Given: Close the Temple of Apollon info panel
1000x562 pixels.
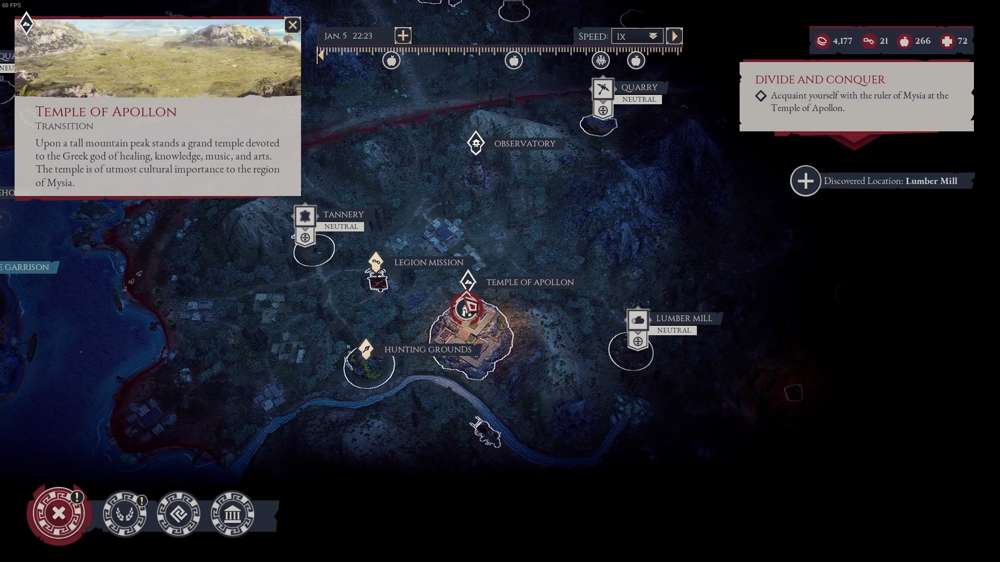Looking at the screenshot, I should pos(292,25).
